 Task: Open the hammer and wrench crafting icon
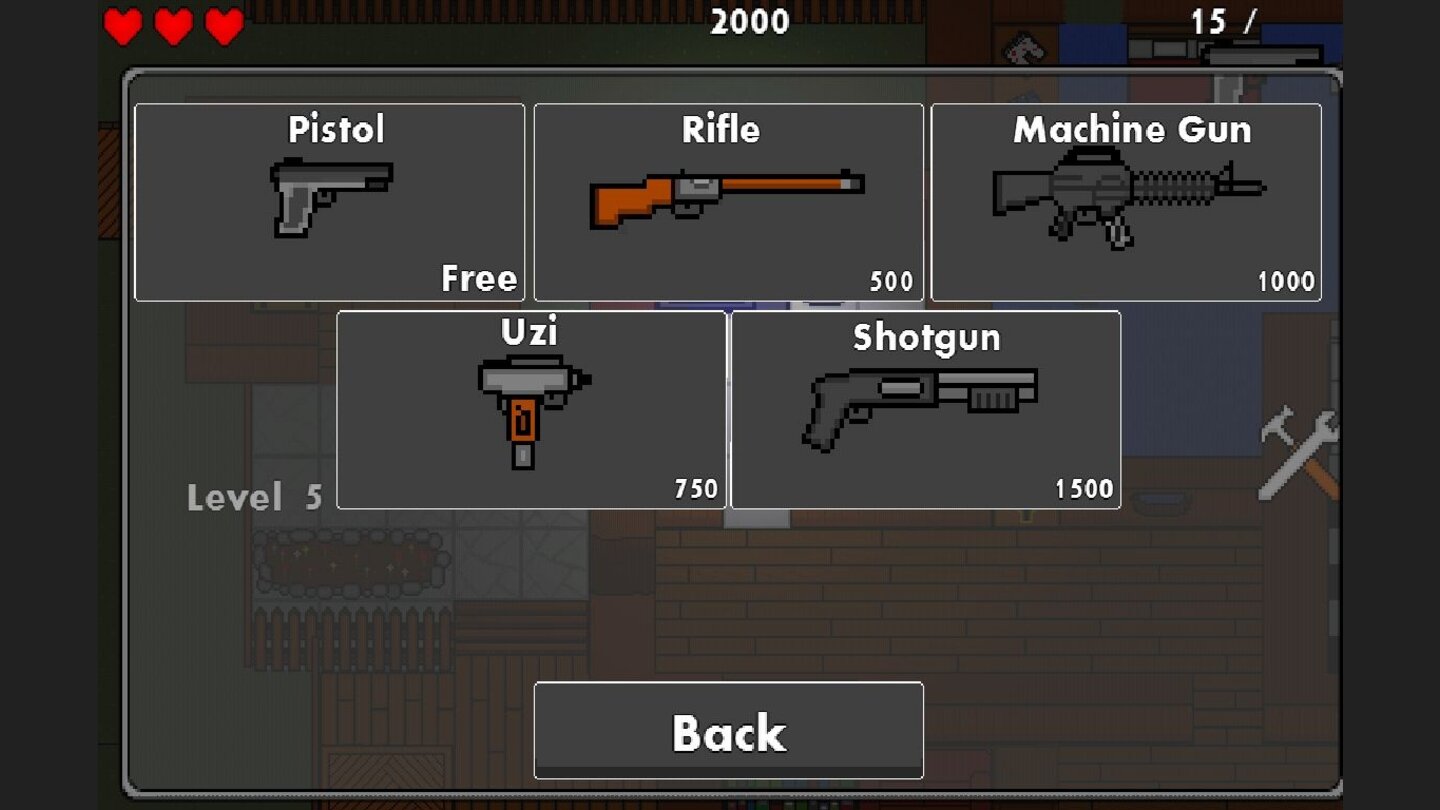1300,455
